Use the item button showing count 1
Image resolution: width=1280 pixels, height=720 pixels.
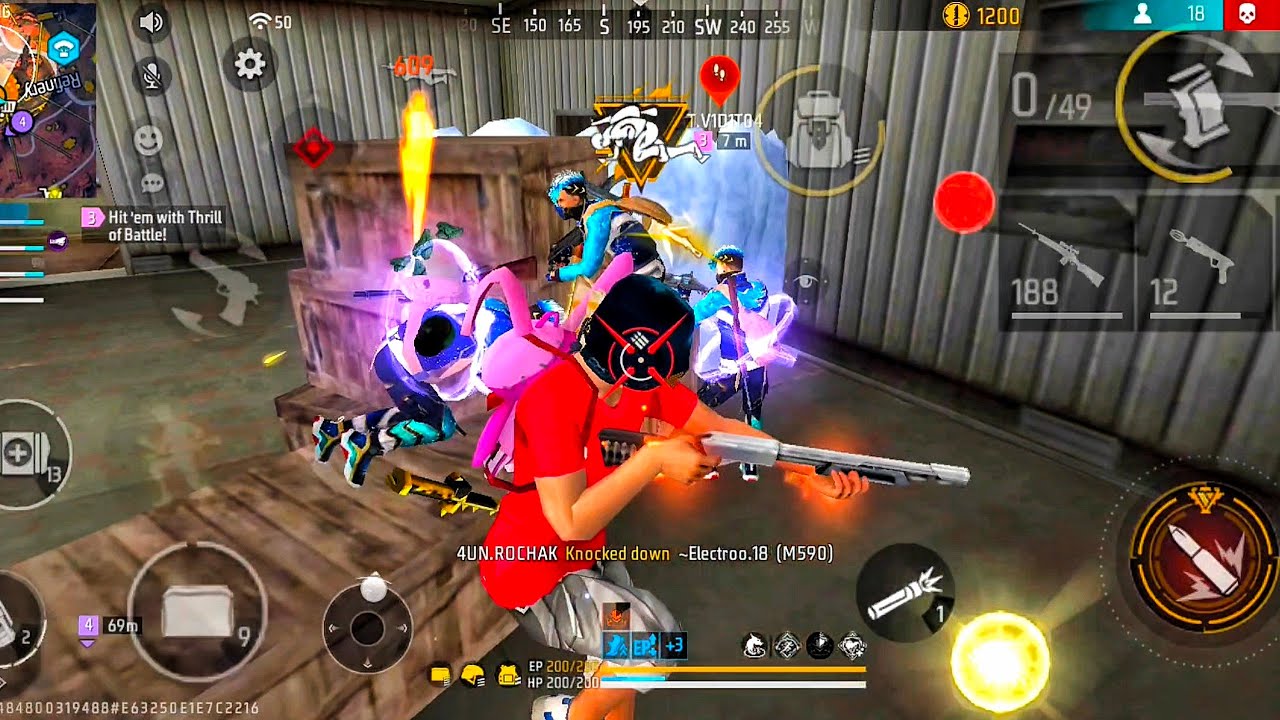[905, 592]
